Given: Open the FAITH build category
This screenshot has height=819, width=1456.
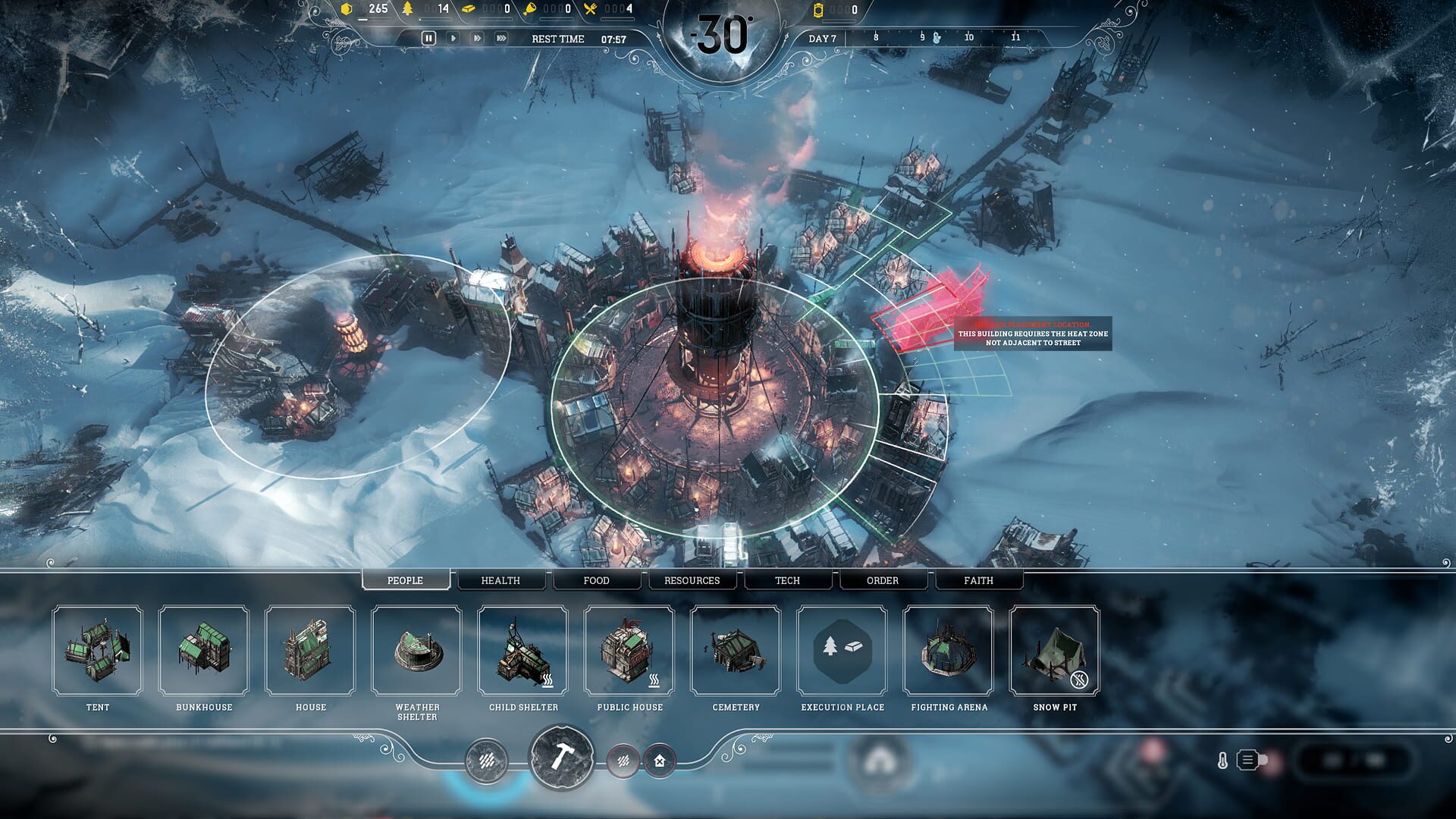Looking at the screenshot, I should click(x=978, y=580).
